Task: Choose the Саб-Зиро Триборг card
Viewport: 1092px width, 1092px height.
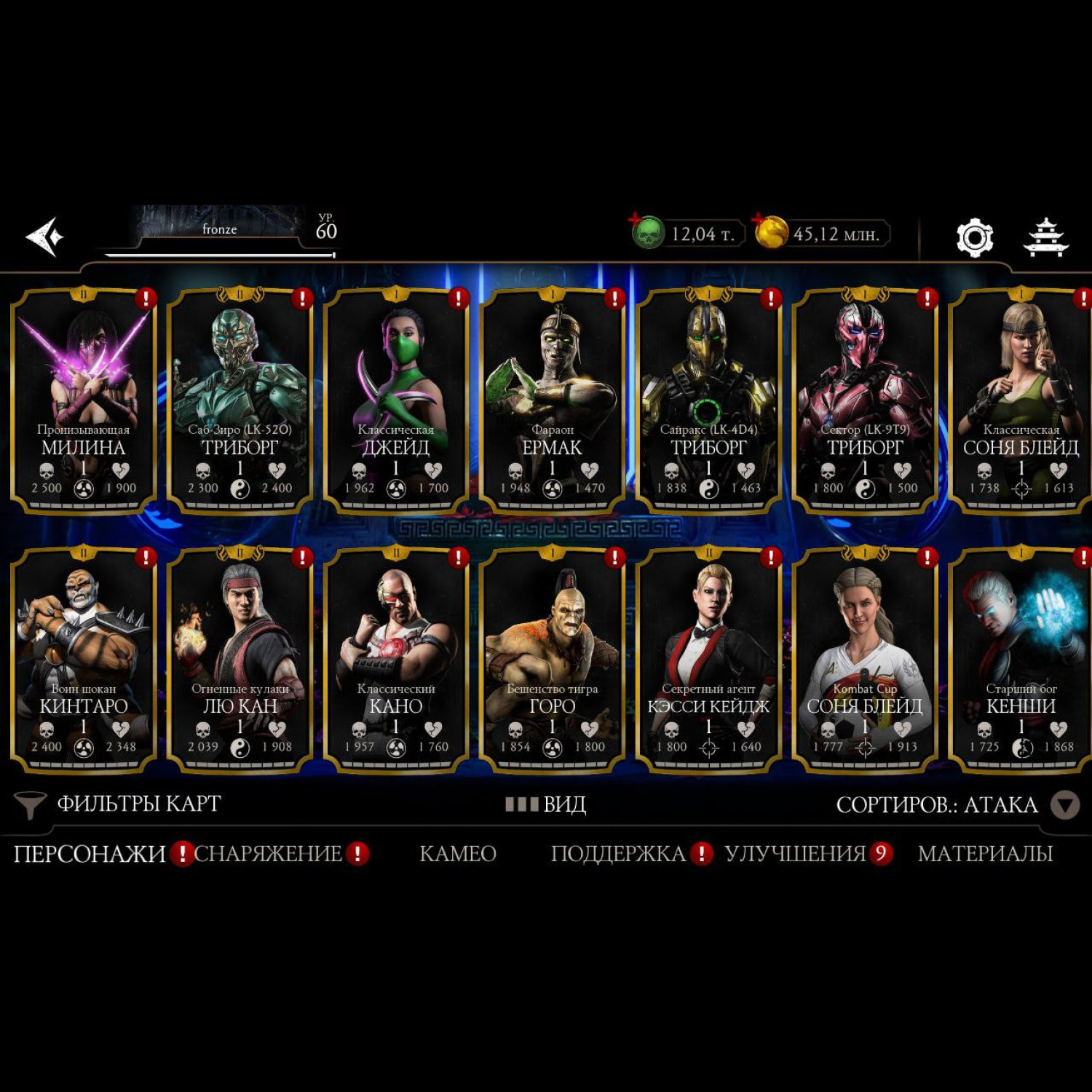Action: click(x=240, y=400)
